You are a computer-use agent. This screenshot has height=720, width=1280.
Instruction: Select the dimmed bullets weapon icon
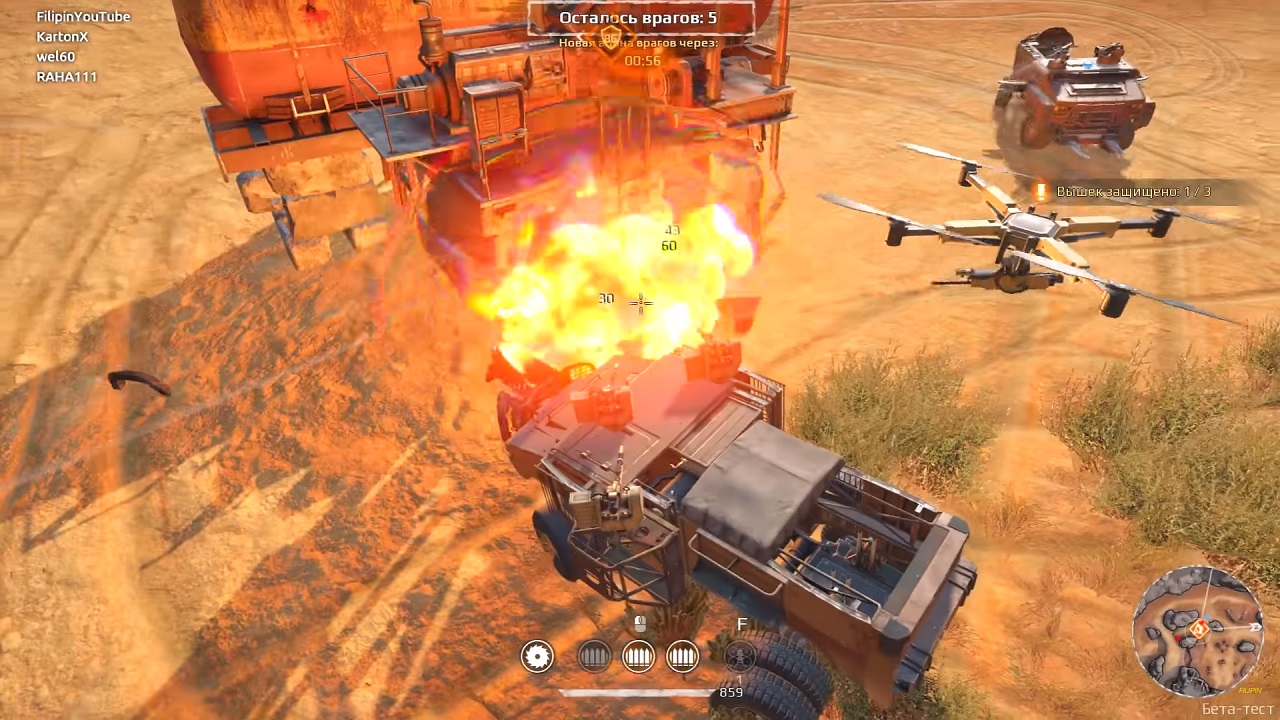pyautogui.click(x=594, y=656)
